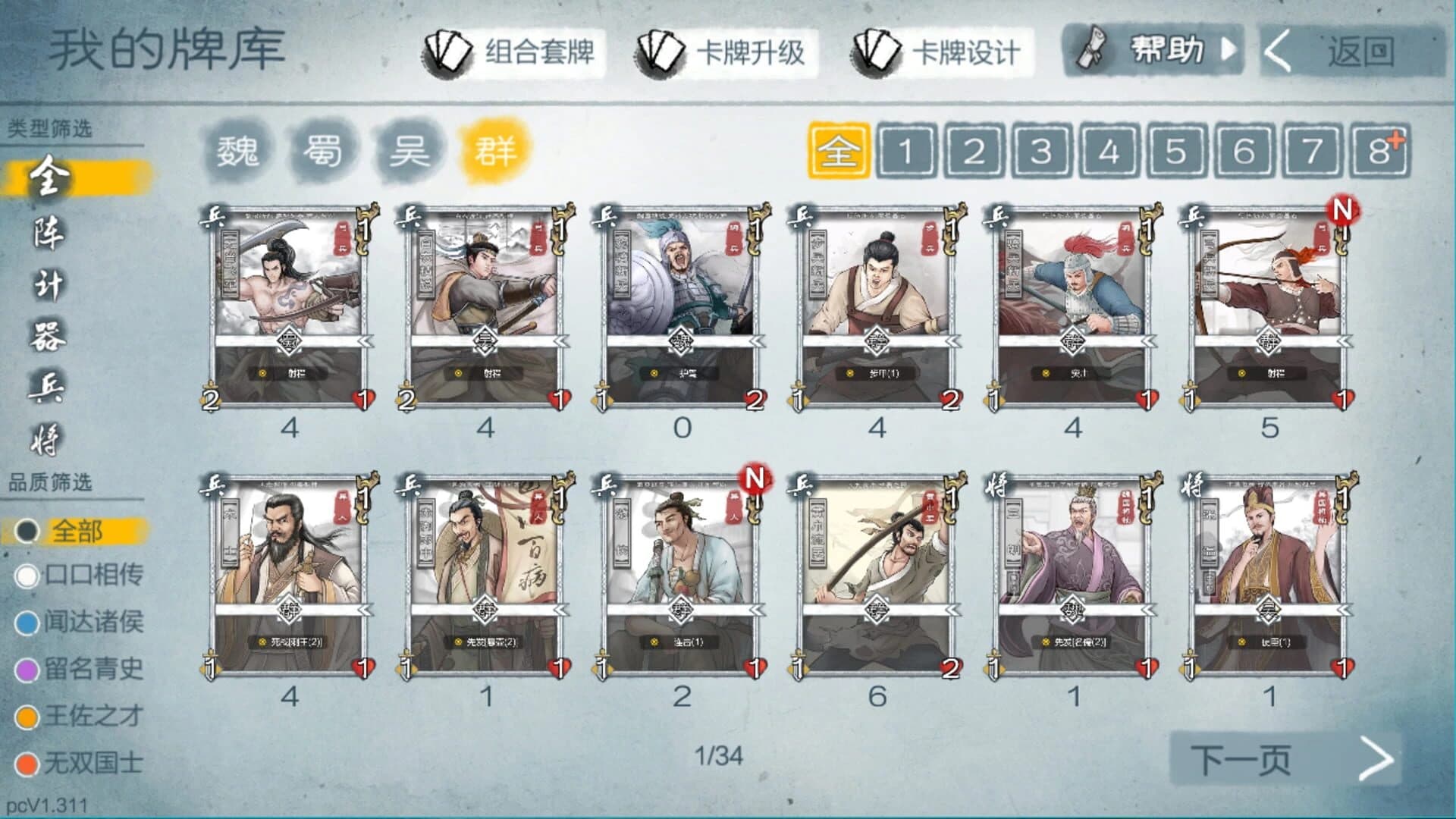Viewport: 1456px width, 819px height.
Task: Click the 组合套牌 card stack icon
Action: (442, 52)
